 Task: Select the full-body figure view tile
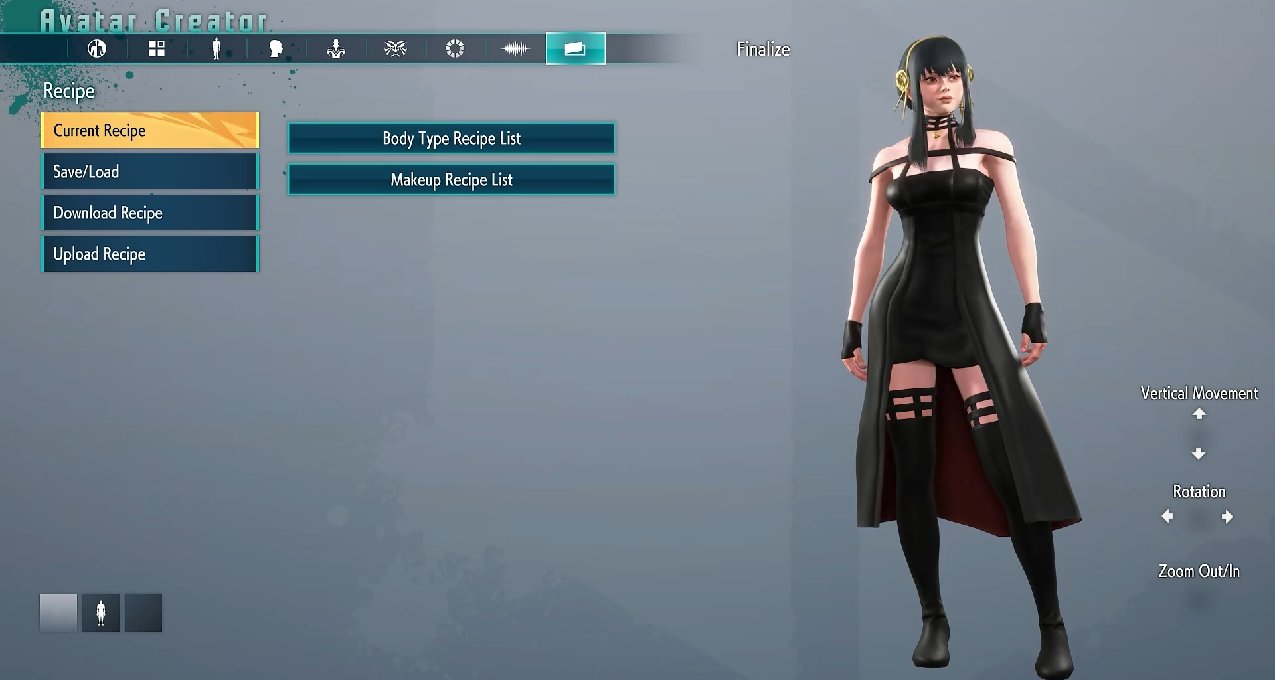(100, 613)
